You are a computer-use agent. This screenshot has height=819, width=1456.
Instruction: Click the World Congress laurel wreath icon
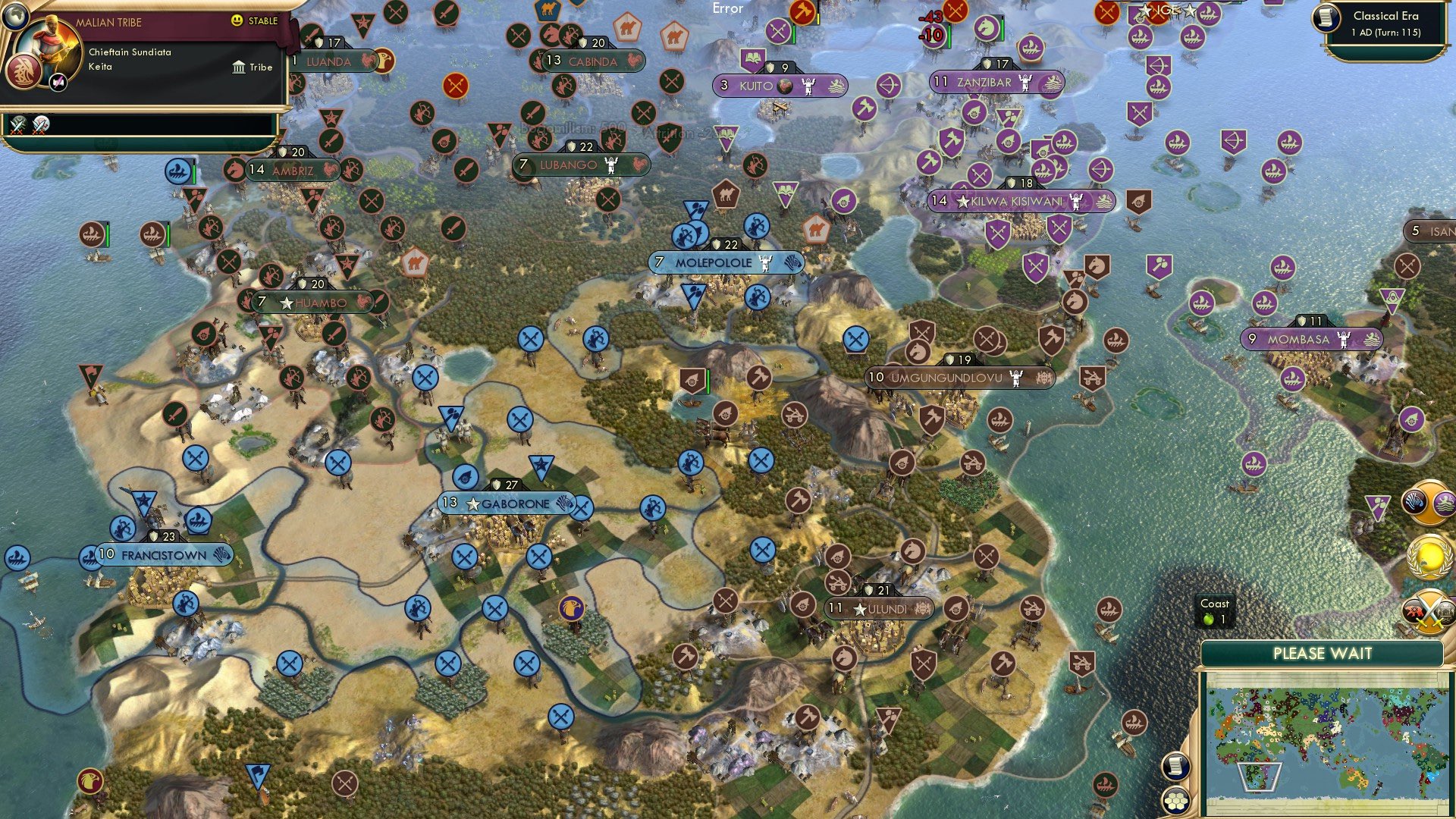click(x=1429, y=556)
